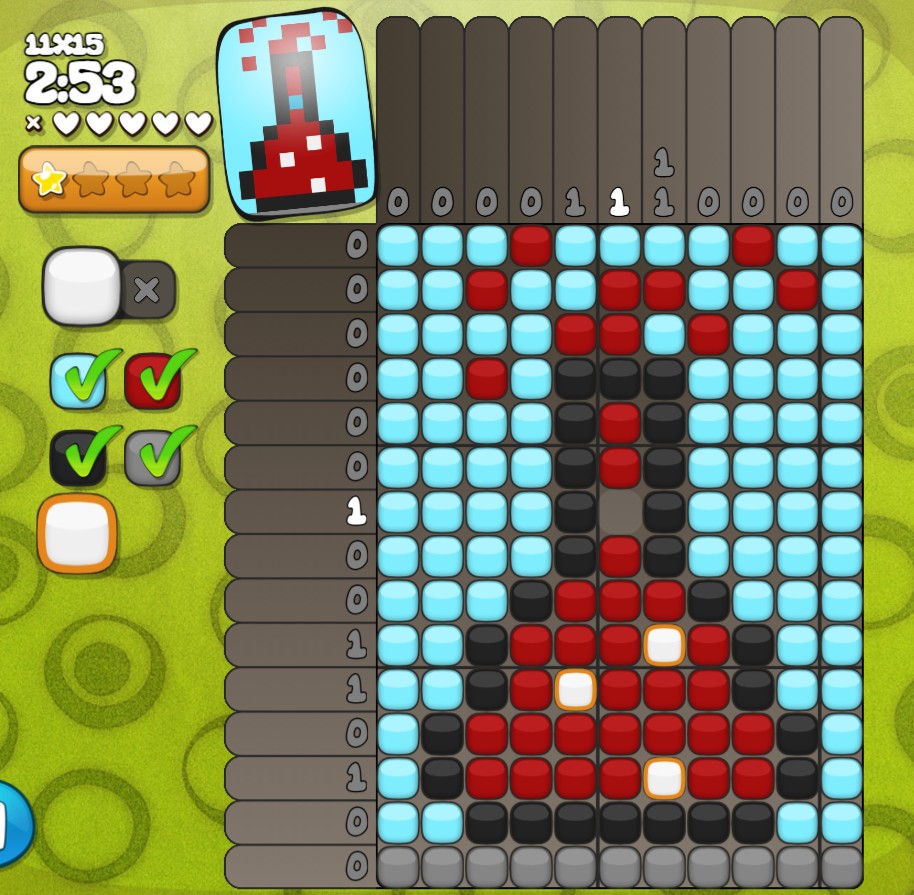Image resolution: width=914 pixels, height=895 pixels.
Task: Select the white color swatch with orange border
Action: pos(77,533)
